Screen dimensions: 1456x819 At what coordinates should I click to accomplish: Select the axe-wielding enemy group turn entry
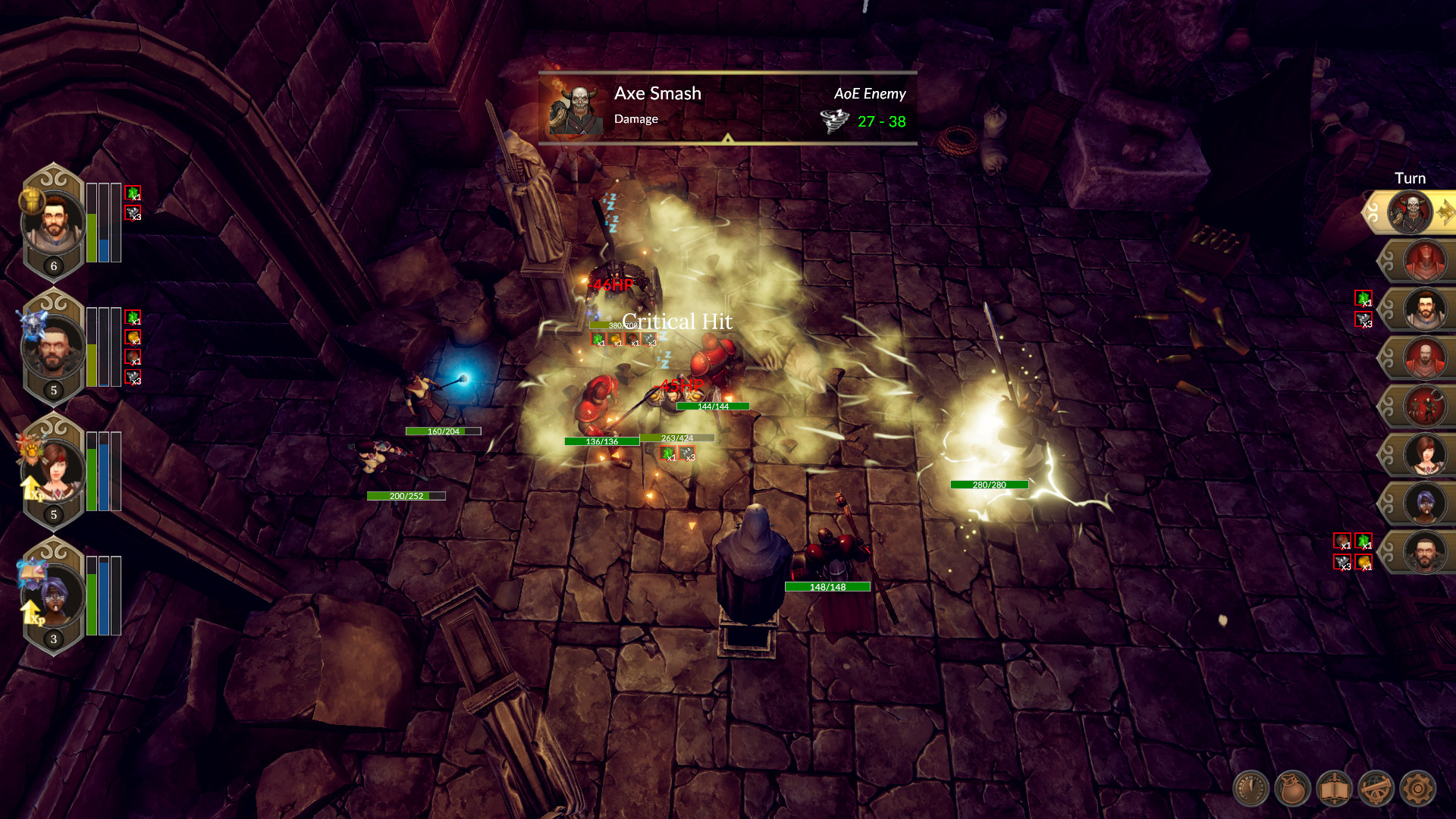click(1425, 406)
